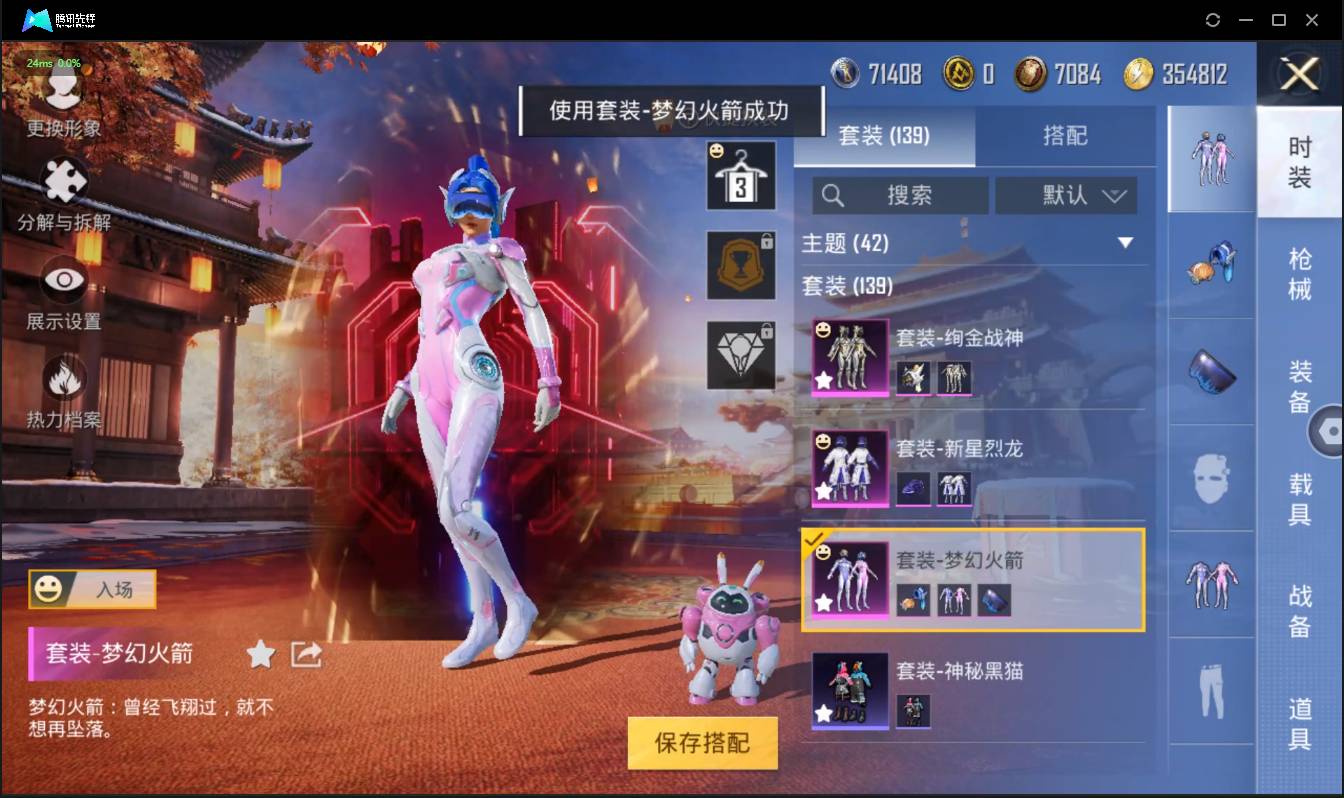Select the 神秘黑猫 suit thumbnail
This screenshot has height=798, width=1344.
pyautogui.click(x=849, y=692)
